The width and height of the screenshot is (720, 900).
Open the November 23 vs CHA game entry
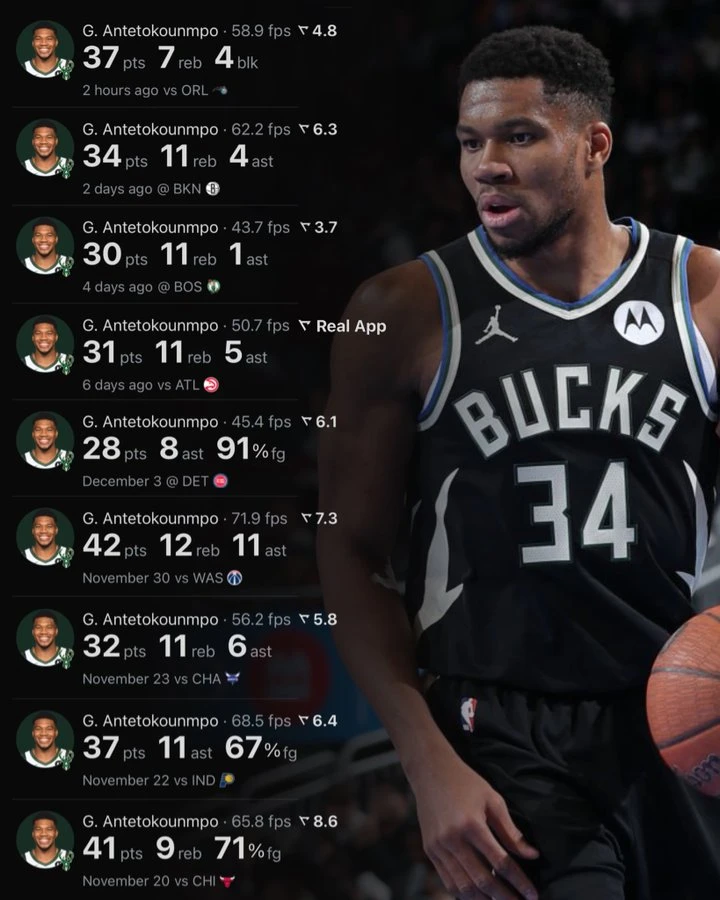180,647
